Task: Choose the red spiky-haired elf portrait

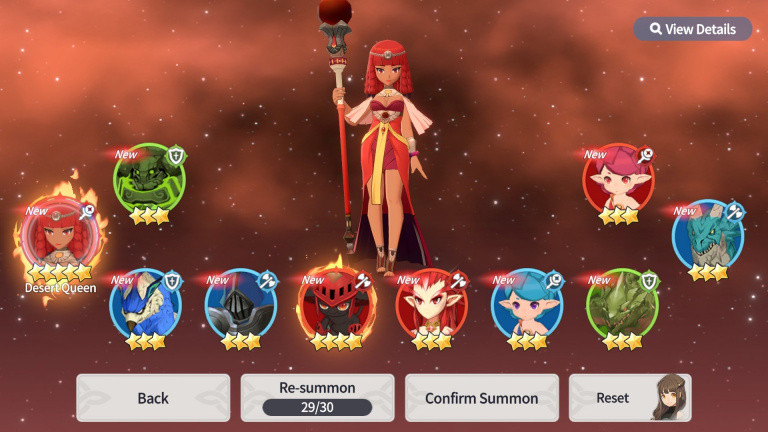Action: click(x=431, y=303)
